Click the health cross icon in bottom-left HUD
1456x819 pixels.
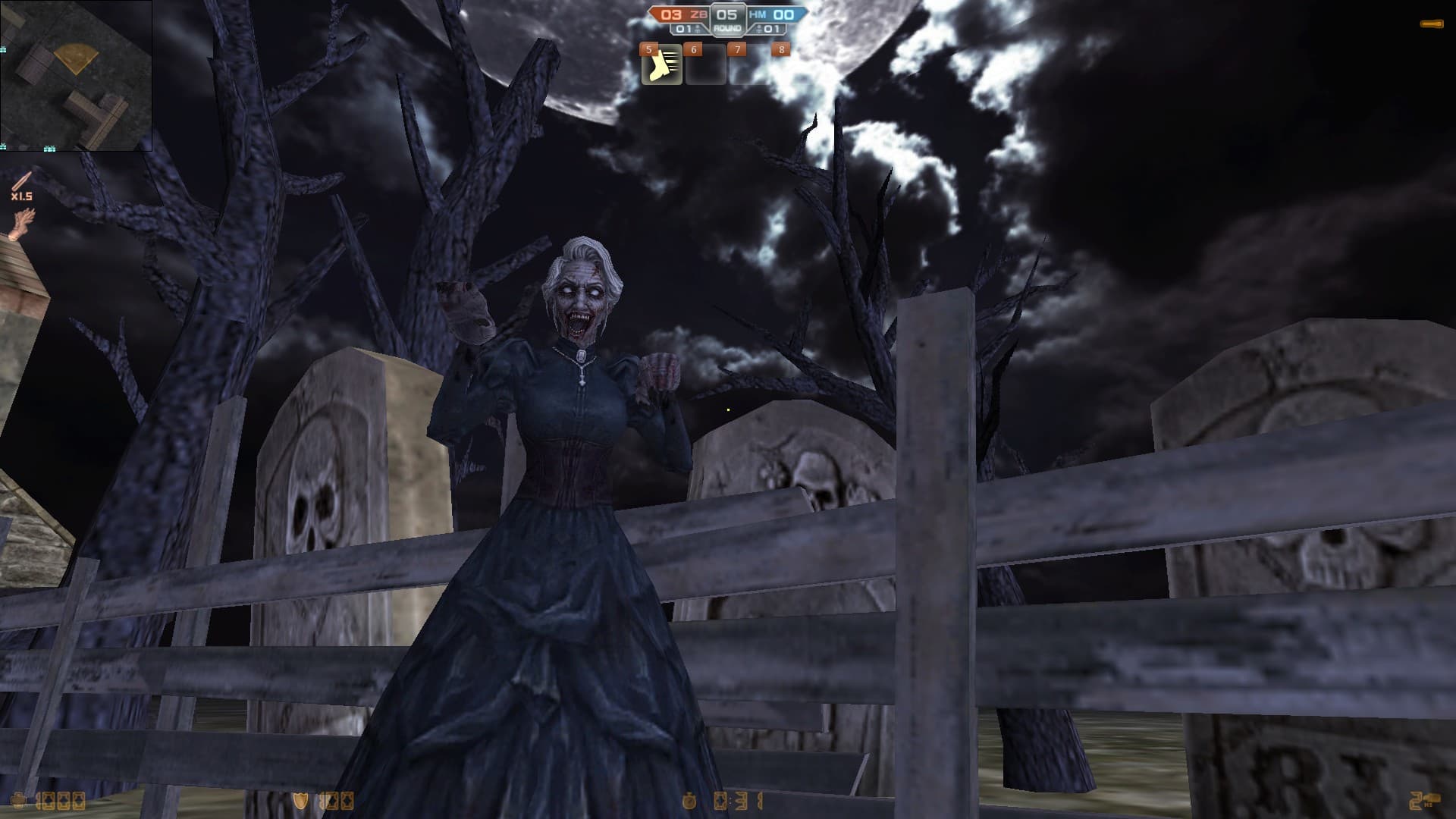19,799
